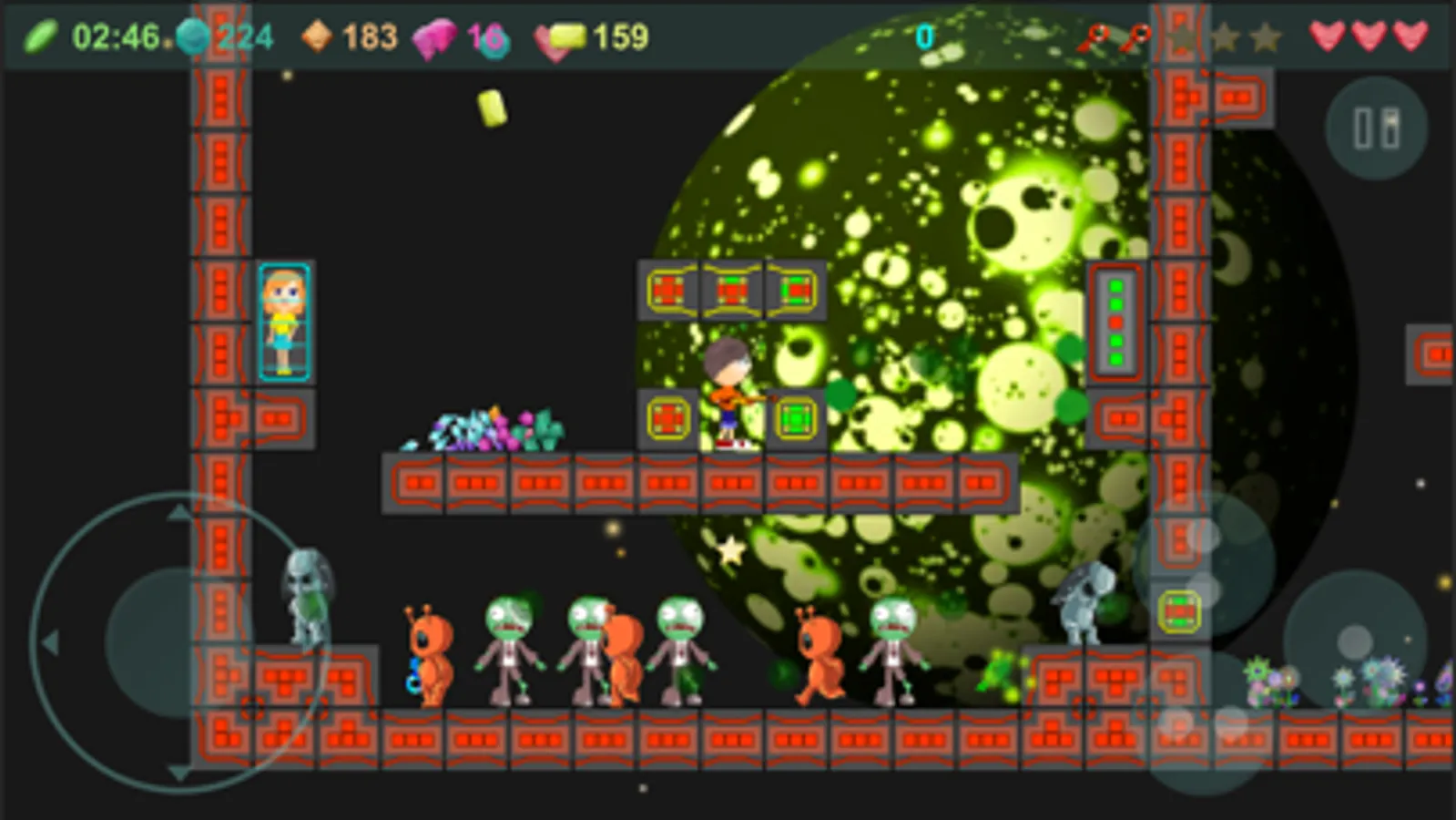Screen dimensions: 1456x820
Task: Select the girl character portrait frame
Action: (285, 321)
